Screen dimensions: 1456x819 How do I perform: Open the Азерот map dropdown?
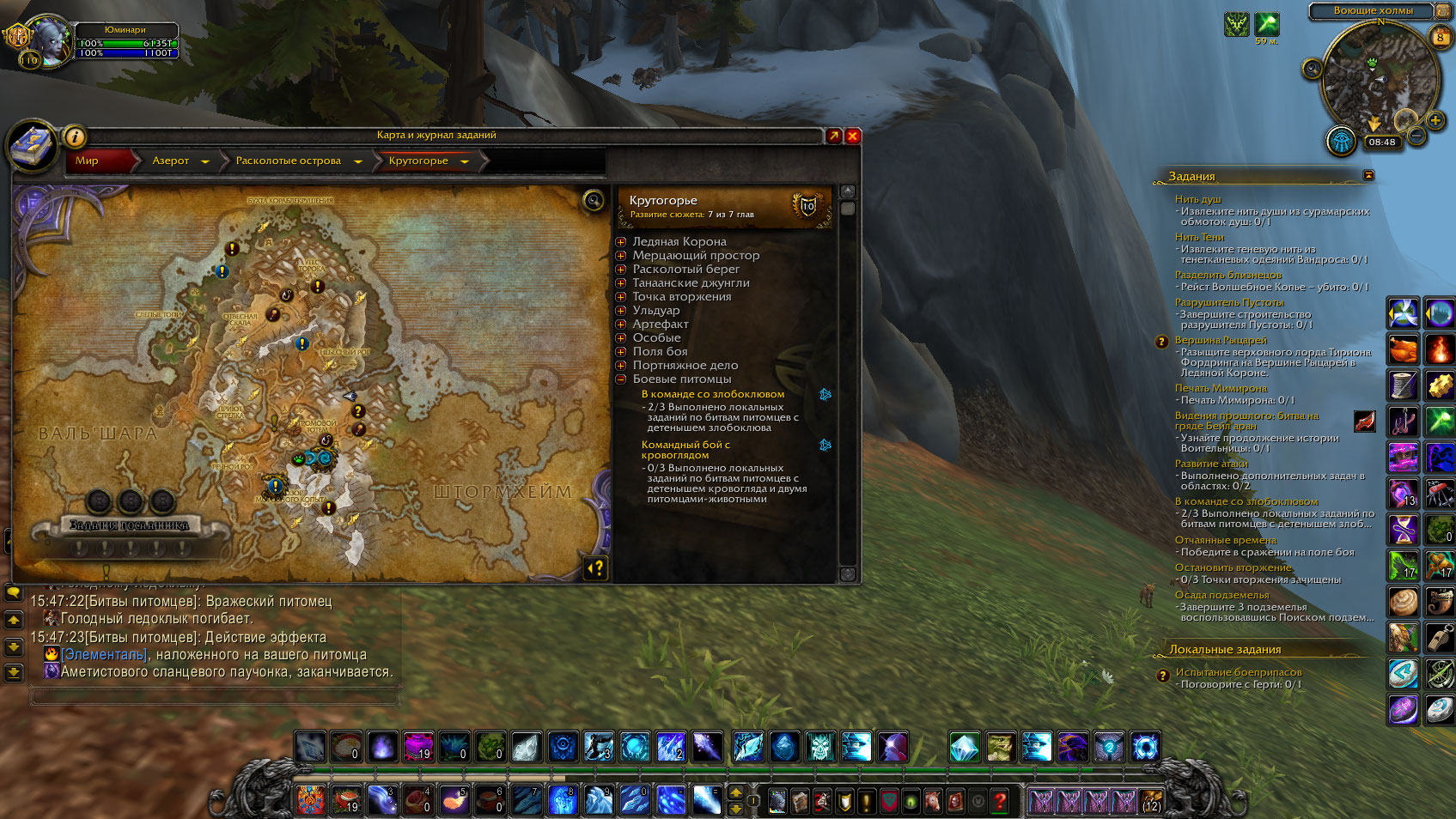coord(205,161)
